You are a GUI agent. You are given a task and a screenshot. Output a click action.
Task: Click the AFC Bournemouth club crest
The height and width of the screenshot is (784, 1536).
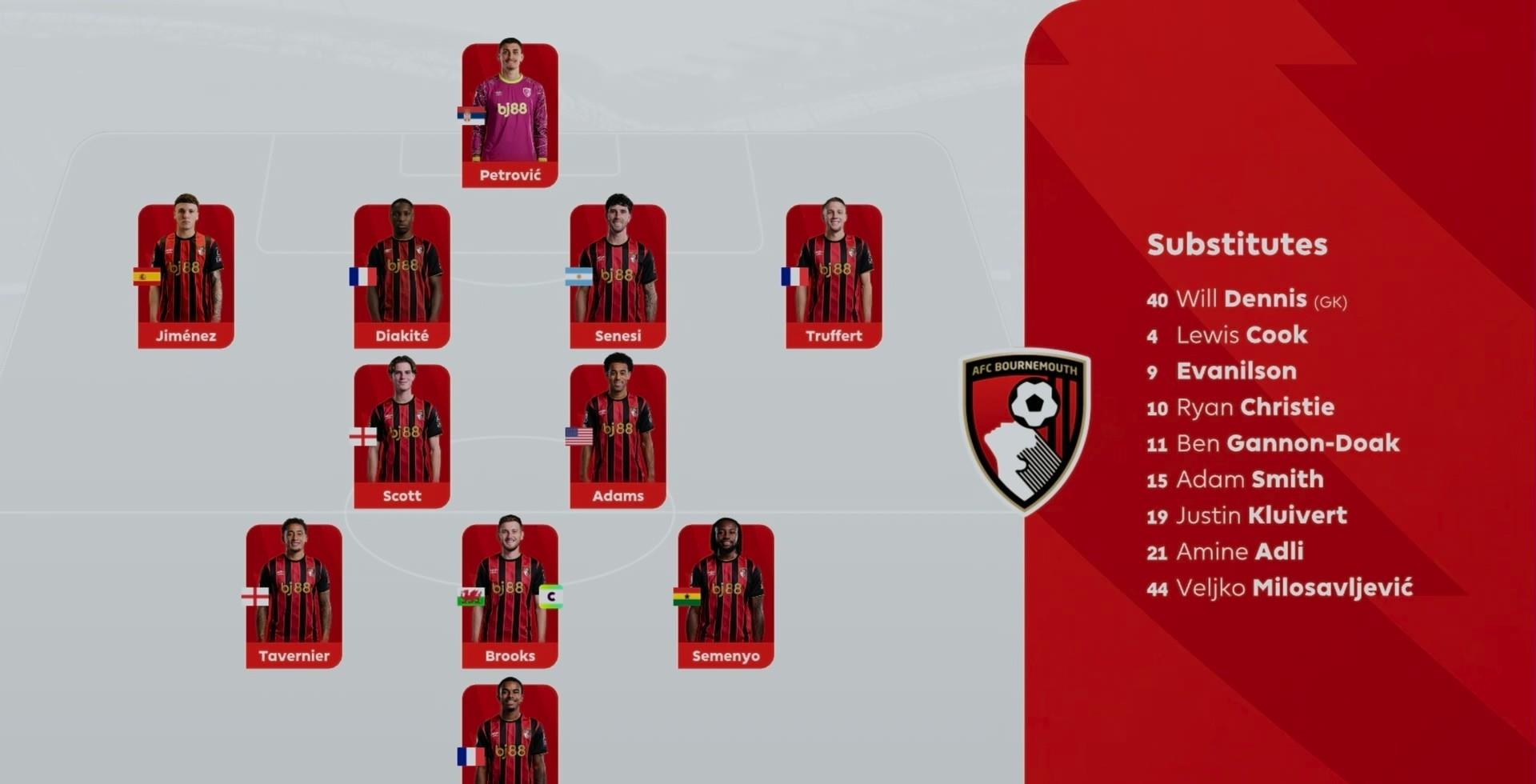click(x=1025, y=430)
